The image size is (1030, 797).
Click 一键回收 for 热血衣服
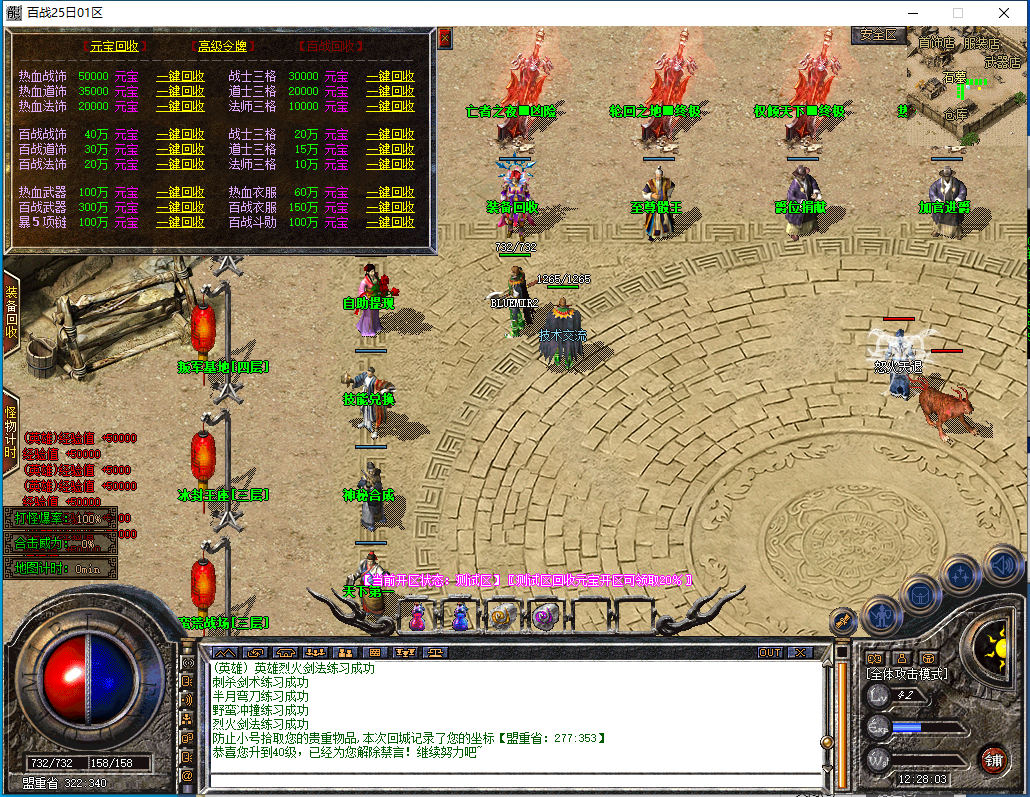click(x=390, y=193)
